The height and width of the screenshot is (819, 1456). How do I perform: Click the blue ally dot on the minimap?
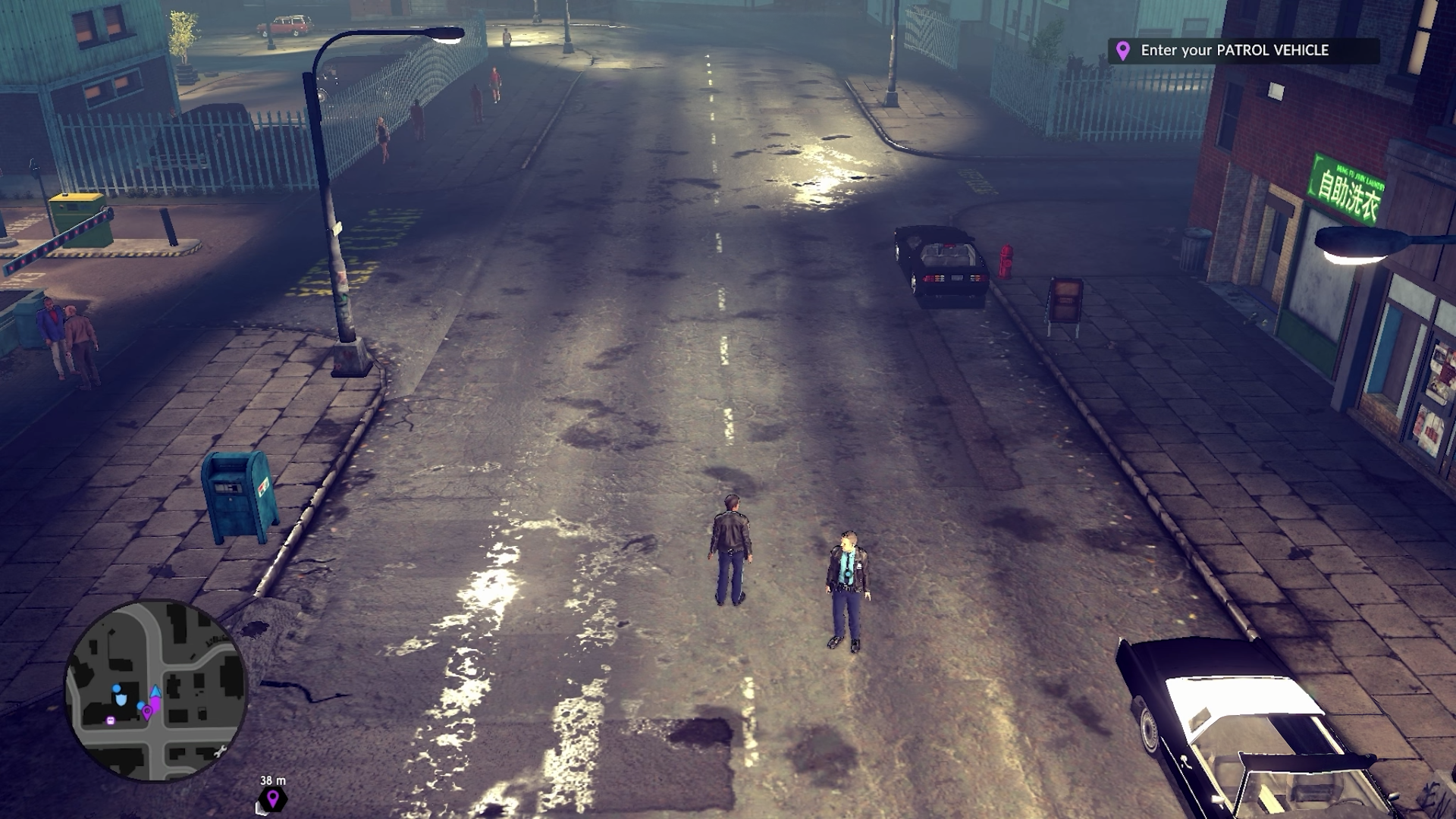(140, 705)
